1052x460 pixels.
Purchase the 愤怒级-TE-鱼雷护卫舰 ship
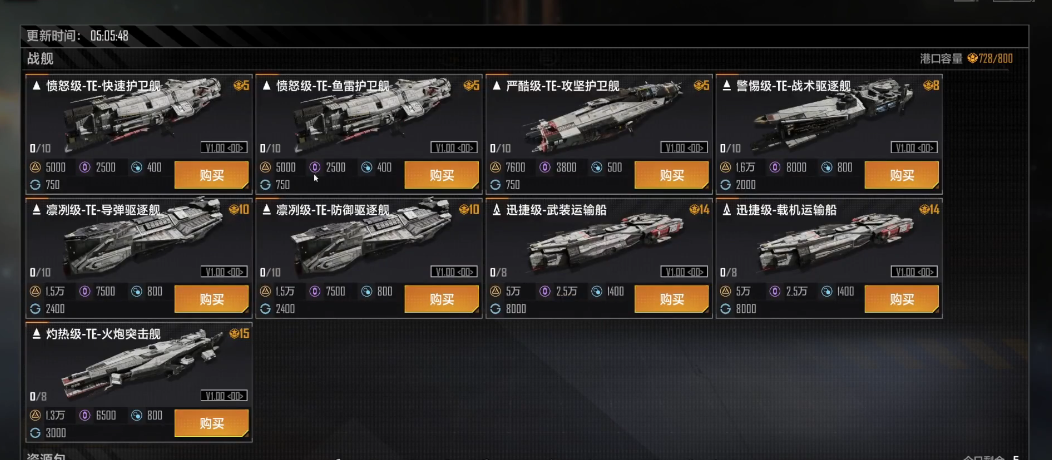pyautogui.click(x=441, y=175)
